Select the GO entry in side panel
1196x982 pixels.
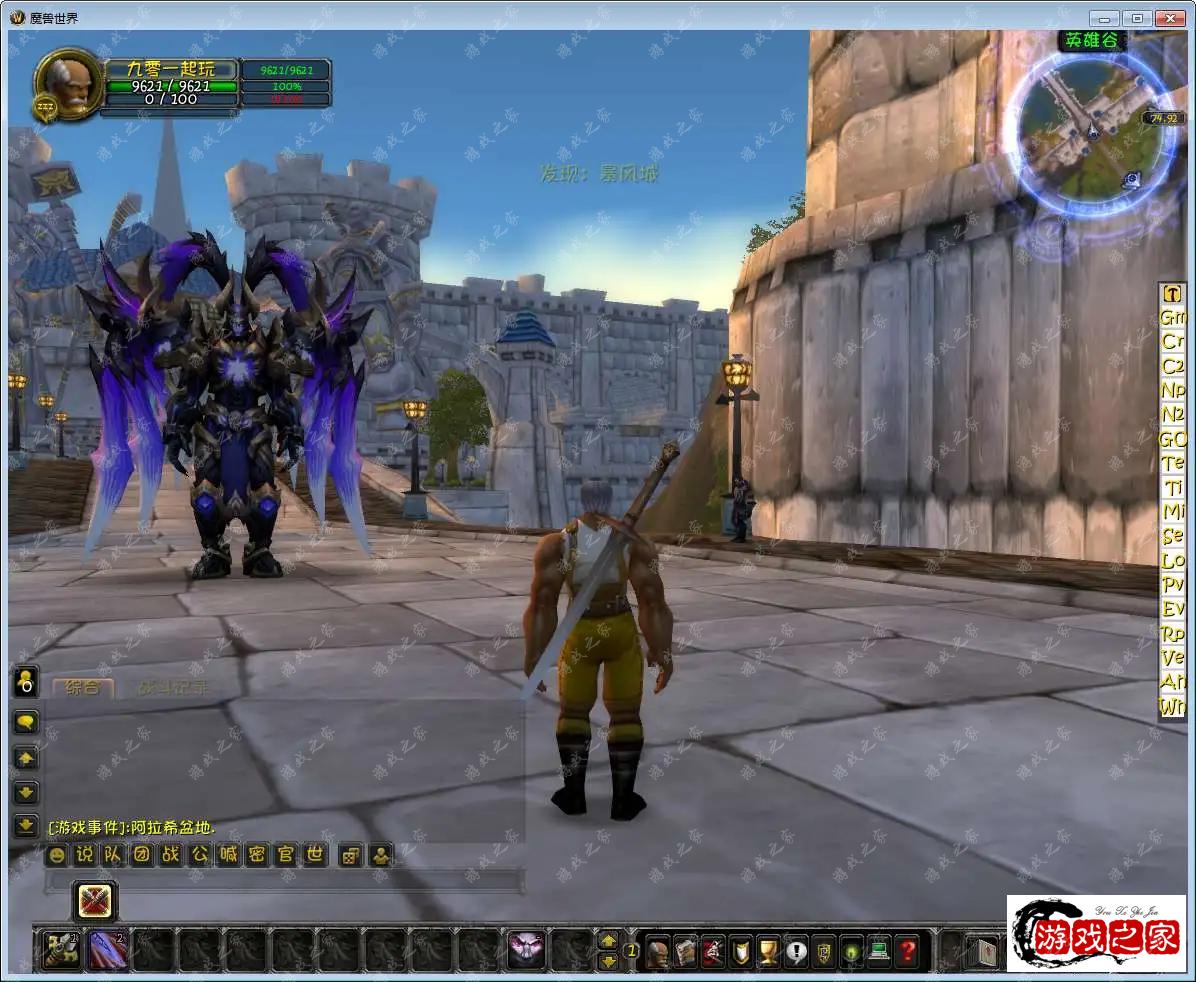click(x=1172, y=439)
